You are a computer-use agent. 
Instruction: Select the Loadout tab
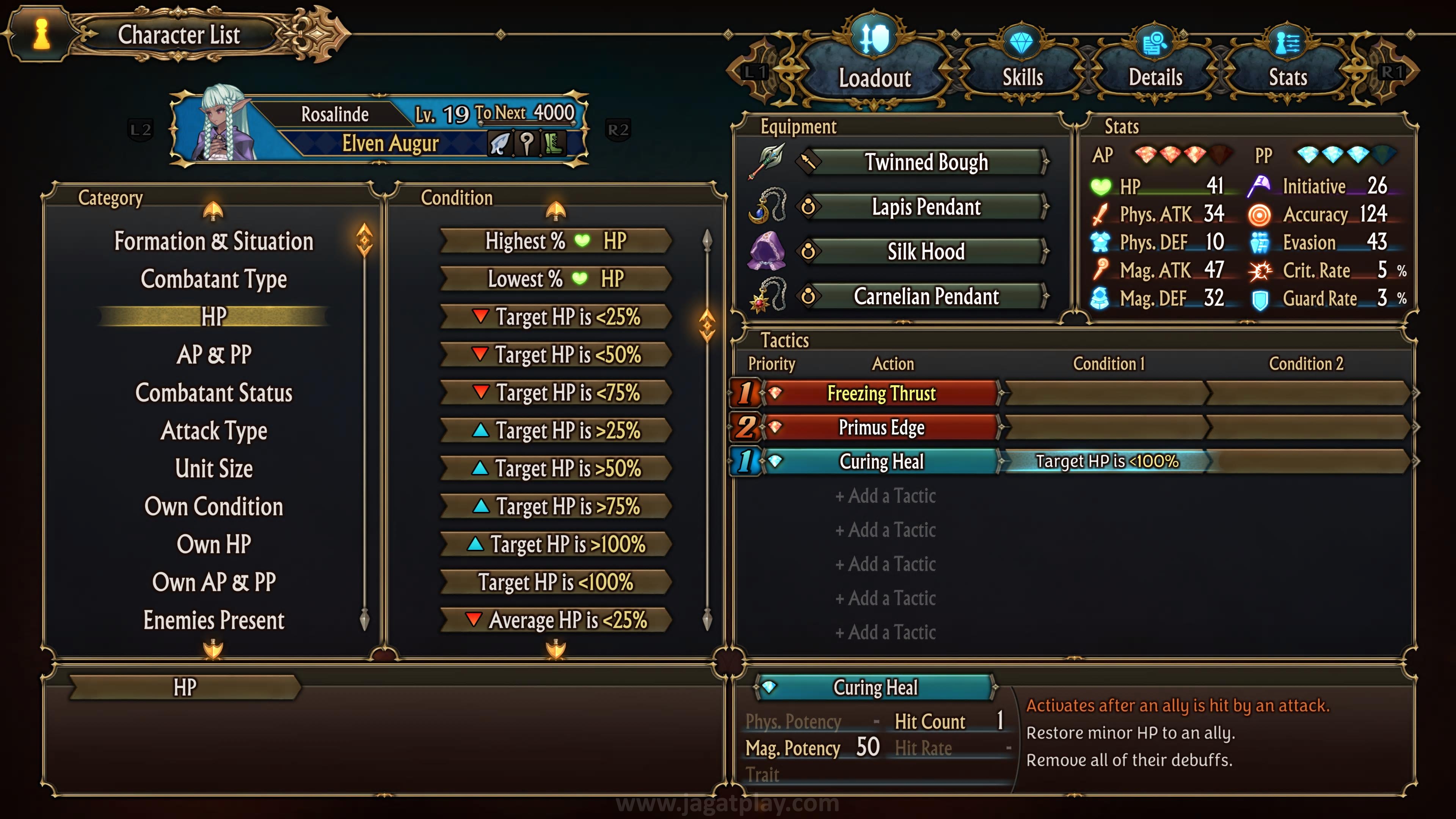coord(874,77)
